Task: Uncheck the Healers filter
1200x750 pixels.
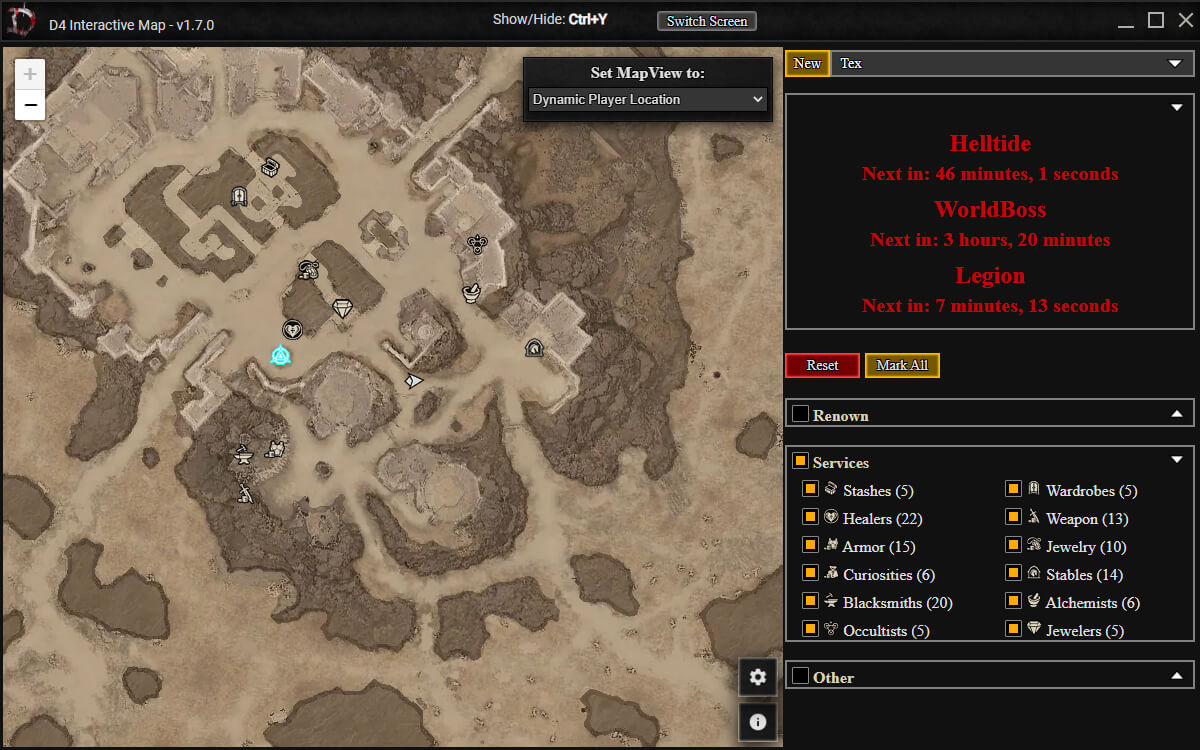Action: pos(811,517)
